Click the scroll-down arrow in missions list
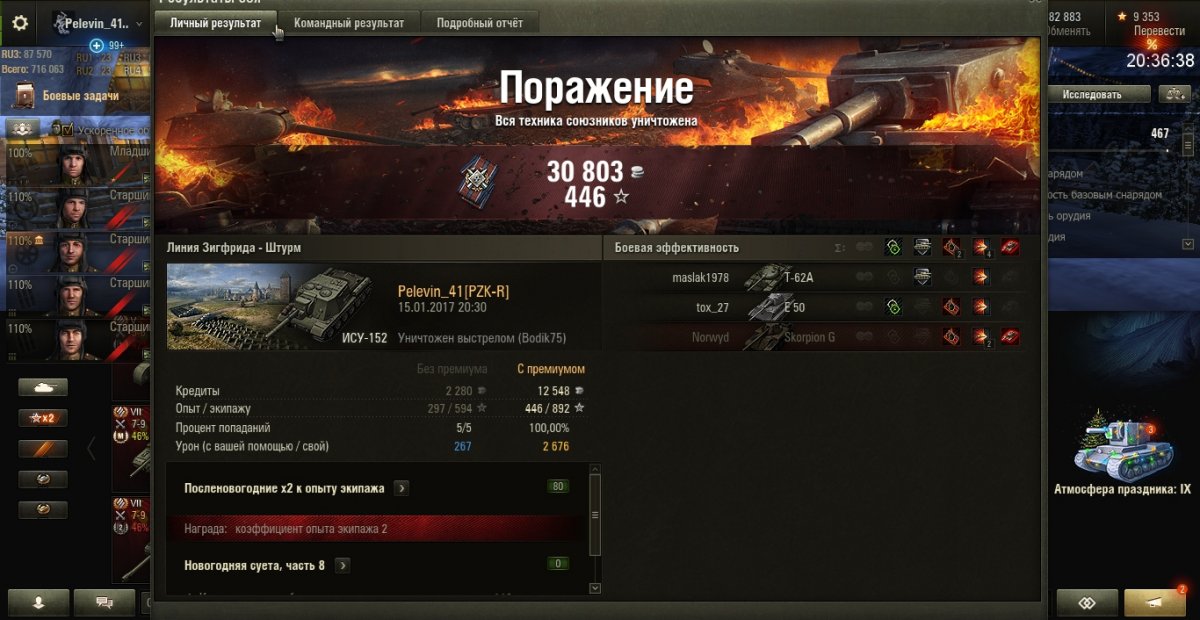This screenshot has height=620, width=1200. pyautogui.click(x=595, y=588)
